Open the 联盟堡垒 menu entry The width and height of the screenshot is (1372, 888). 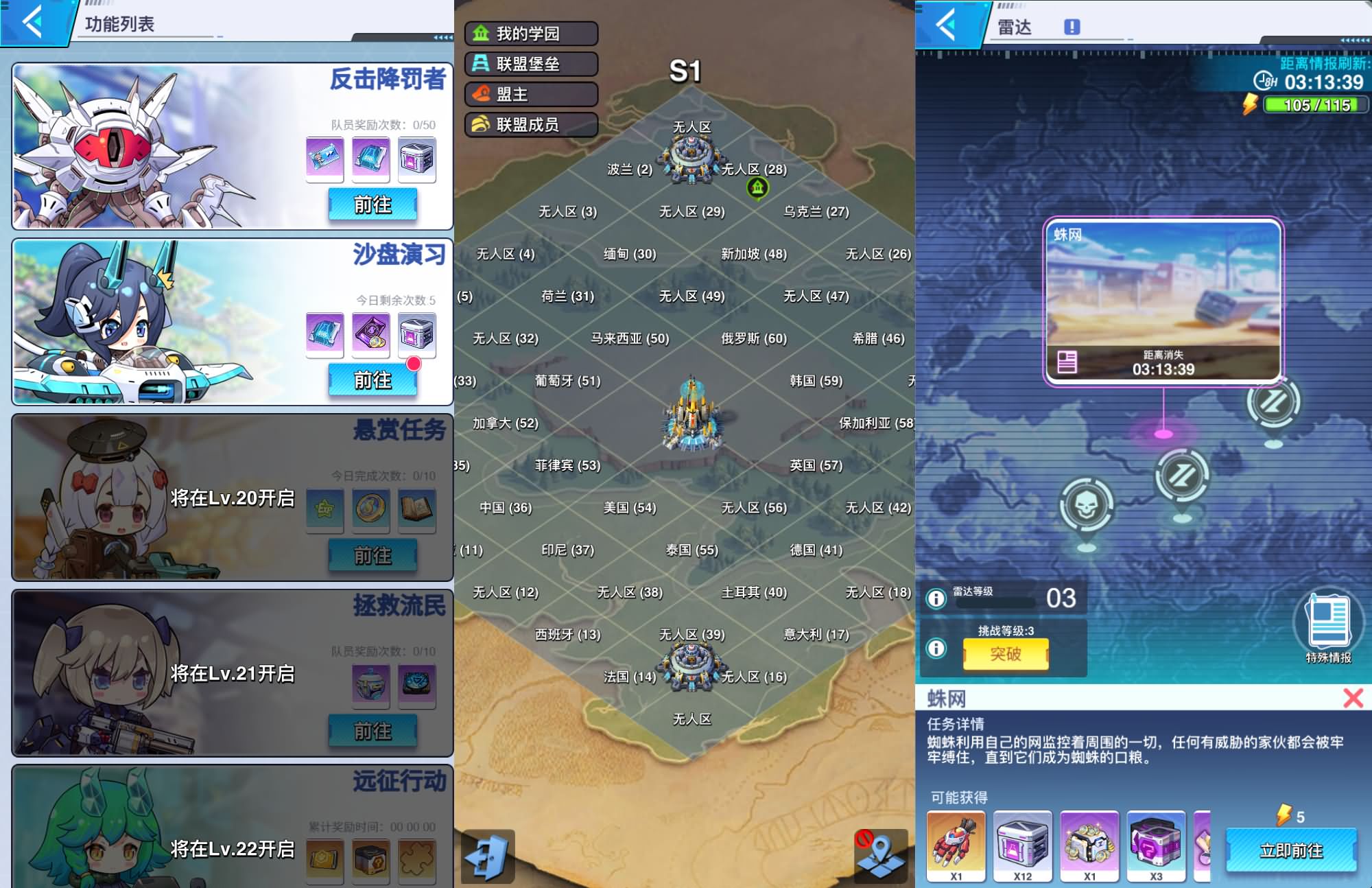point(528,64)
